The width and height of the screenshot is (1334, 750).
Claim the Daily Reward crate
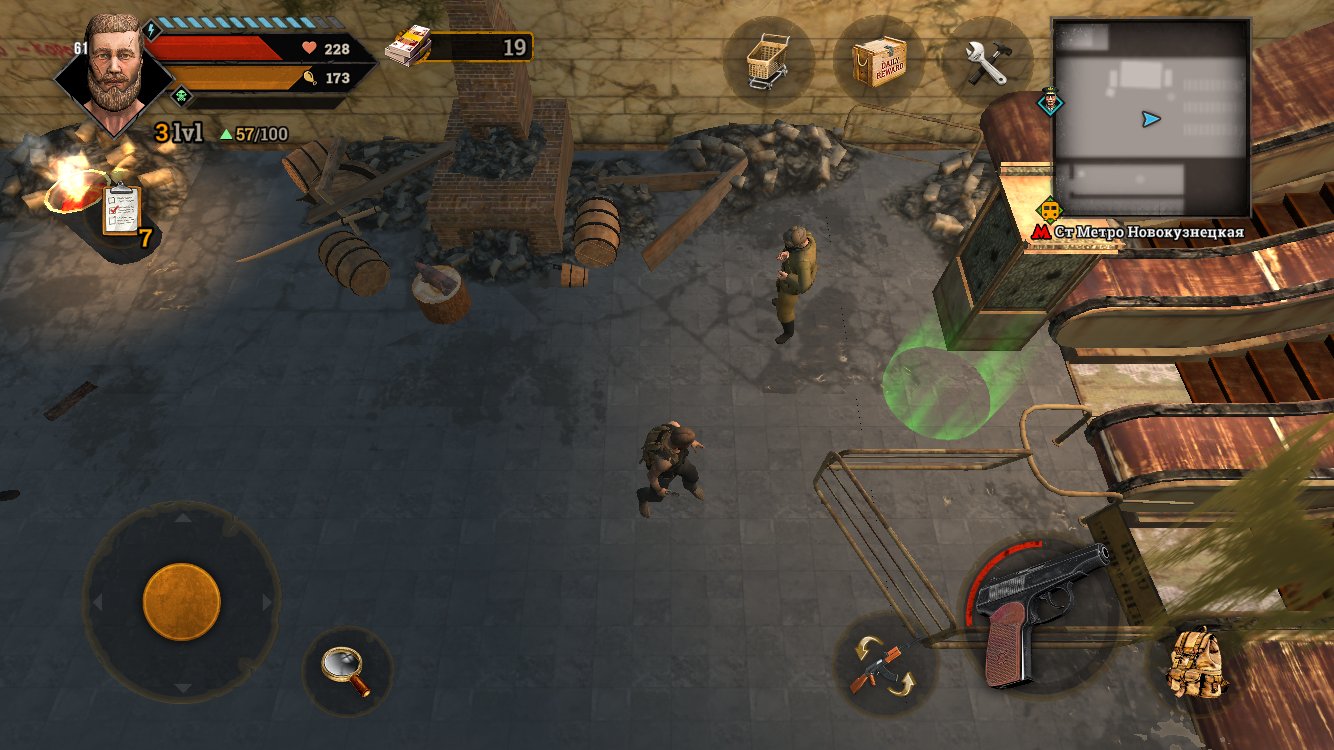click(878, 62)
